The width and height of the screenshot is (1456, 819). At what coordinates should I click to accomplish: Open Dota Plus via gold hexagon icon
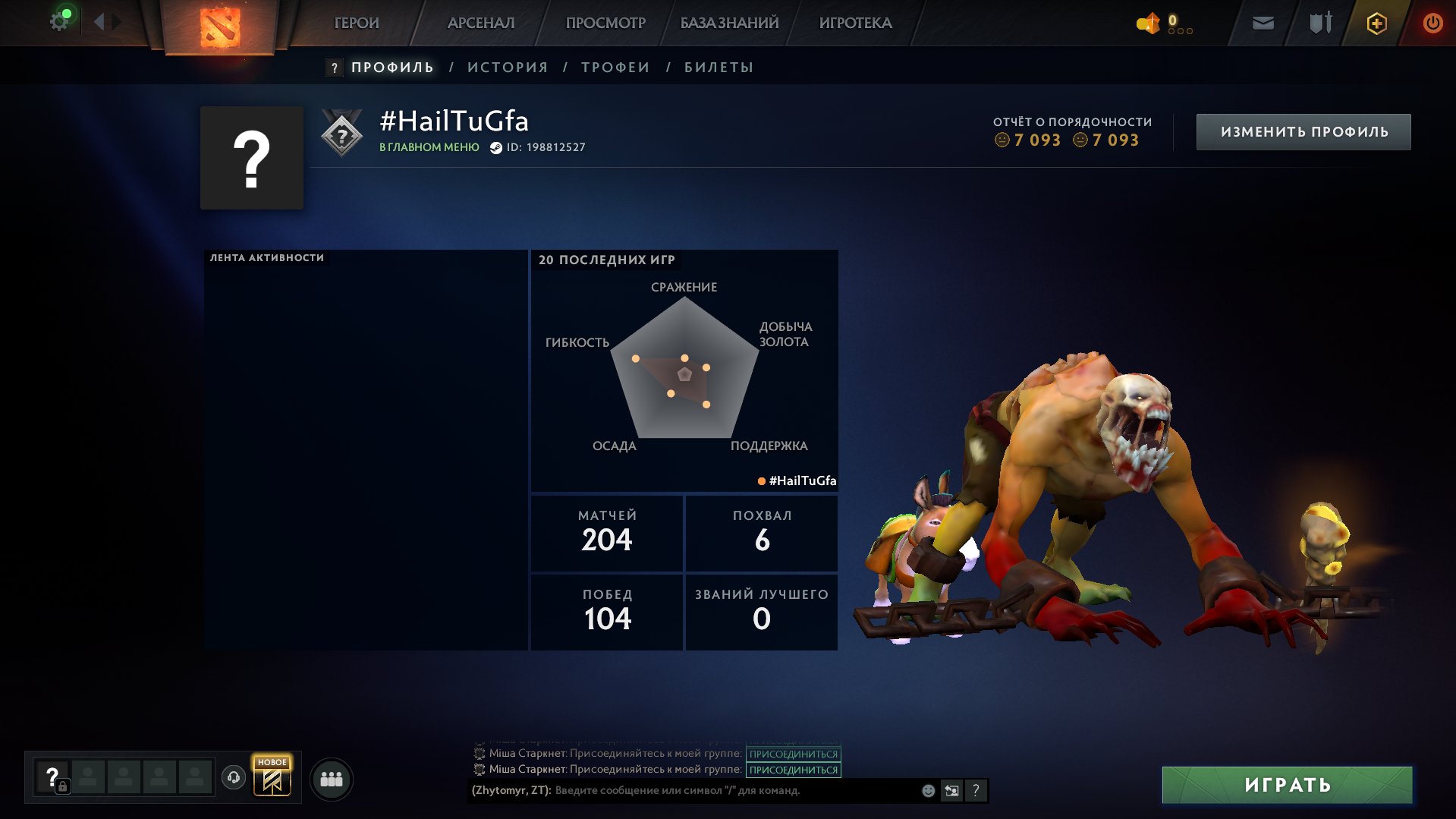tap(1375, 23)
